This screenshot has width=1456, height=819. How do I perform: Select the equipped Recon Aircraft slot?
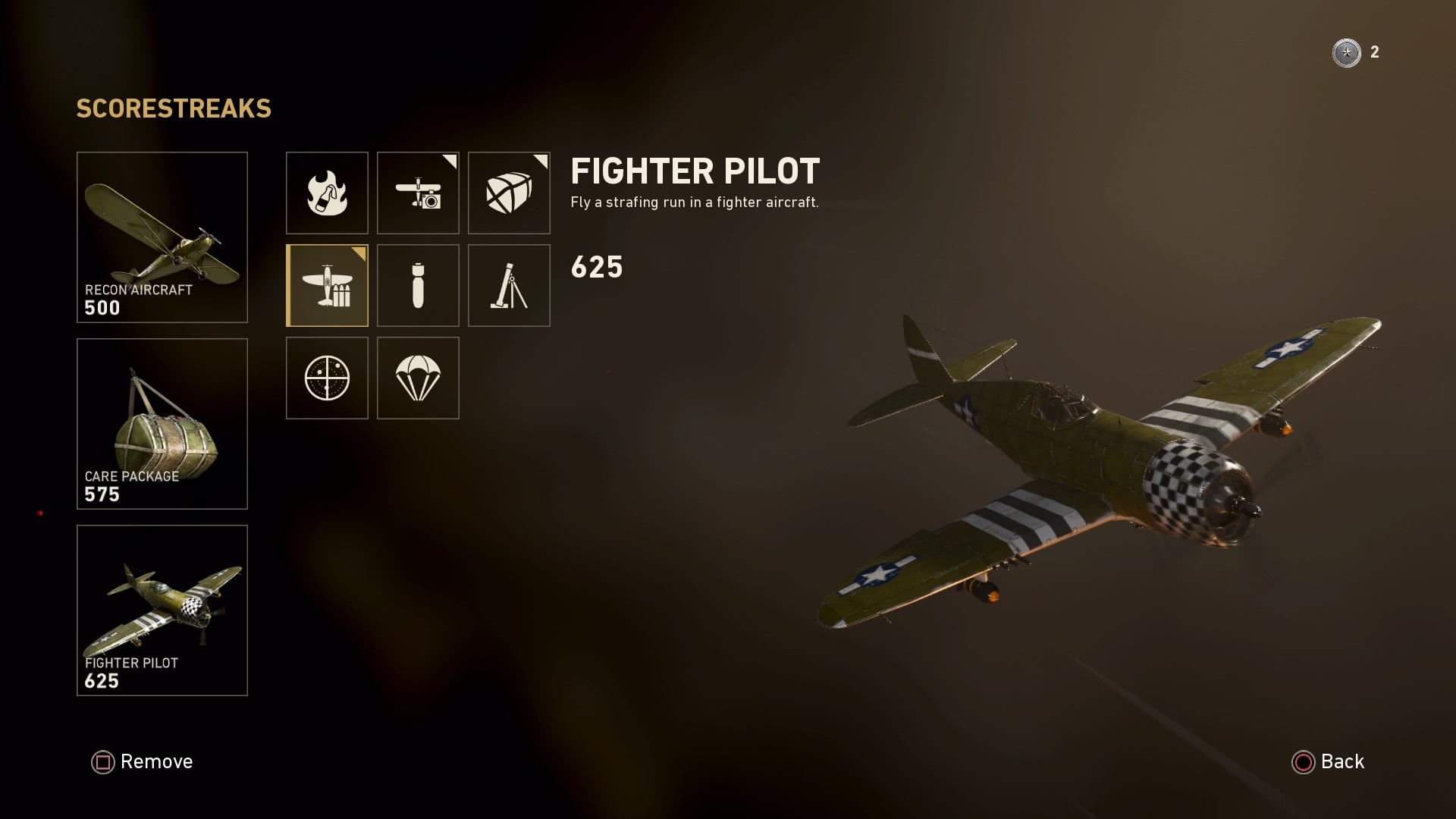pos(162,237)
